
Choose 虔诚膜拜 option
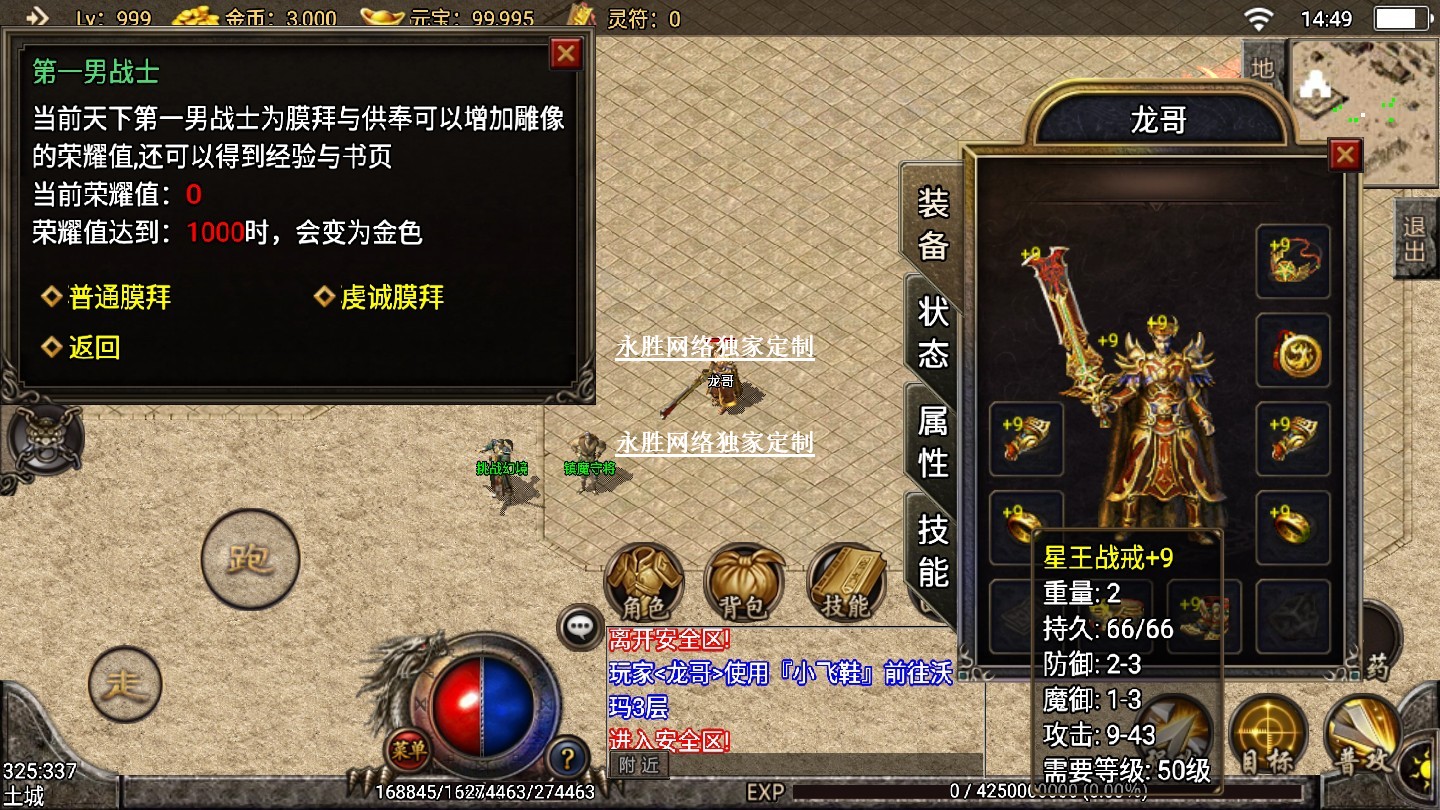(392, 297)
